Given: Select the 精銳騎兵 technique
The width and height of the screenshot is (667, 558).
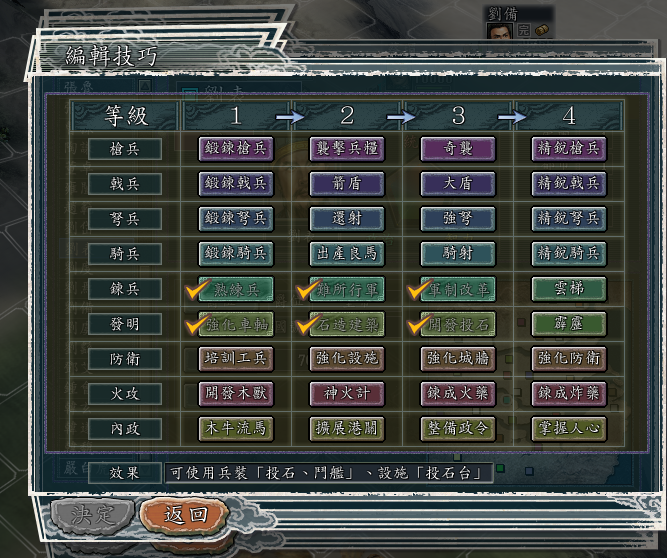Looking at the screenshot, I should point(569,254).
